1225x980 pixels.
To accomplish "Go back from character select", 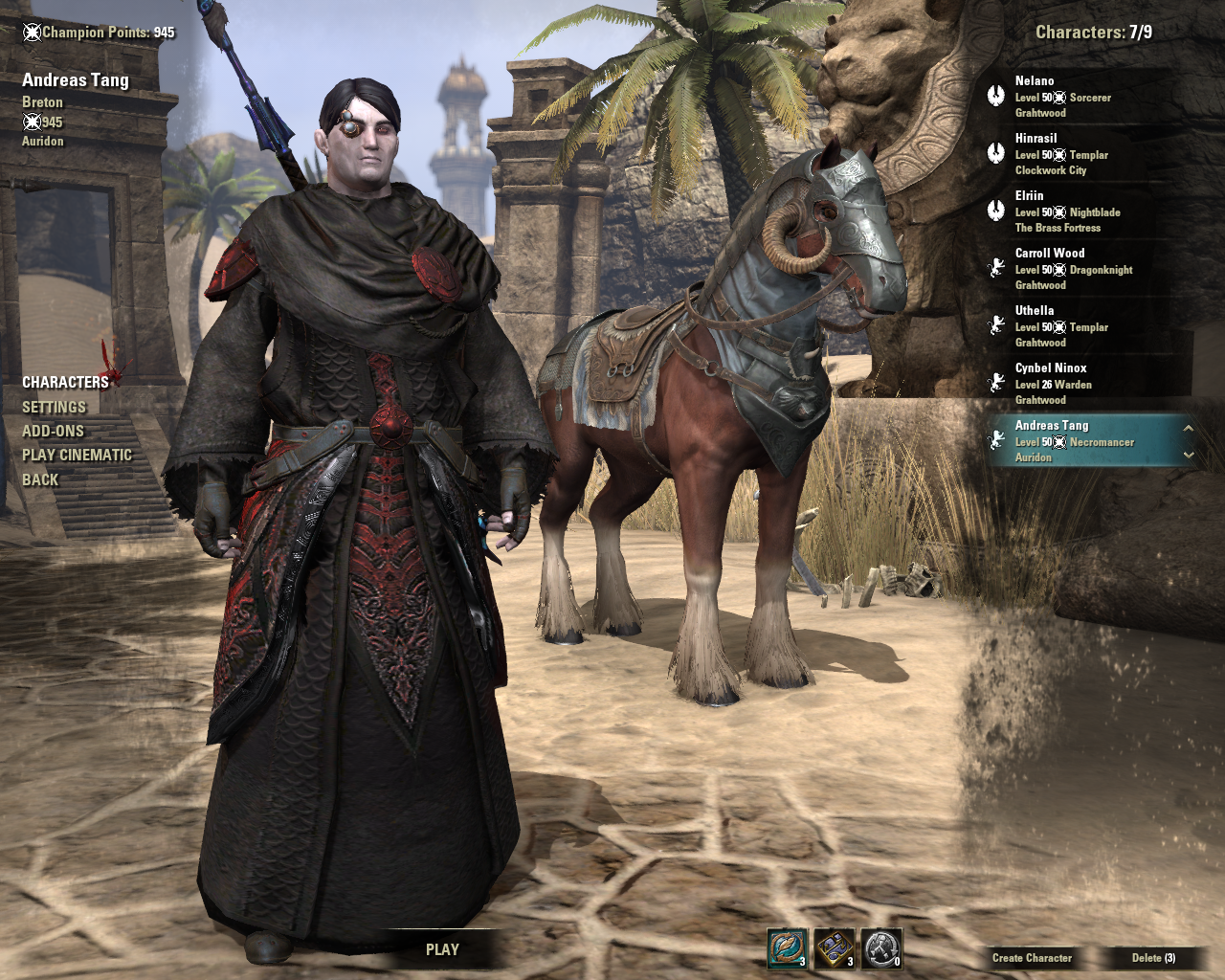I will pyautogui.click(x=40, y=479).
